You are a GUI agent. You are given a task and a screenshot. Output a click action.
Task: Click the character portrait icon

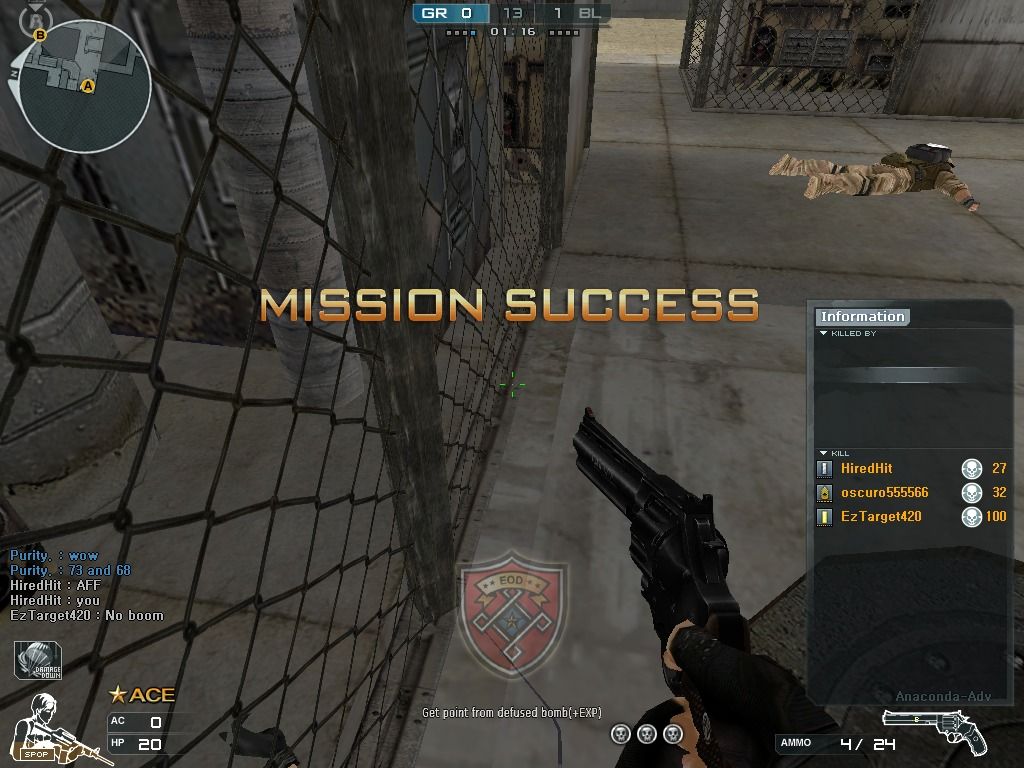click(46, 722)
